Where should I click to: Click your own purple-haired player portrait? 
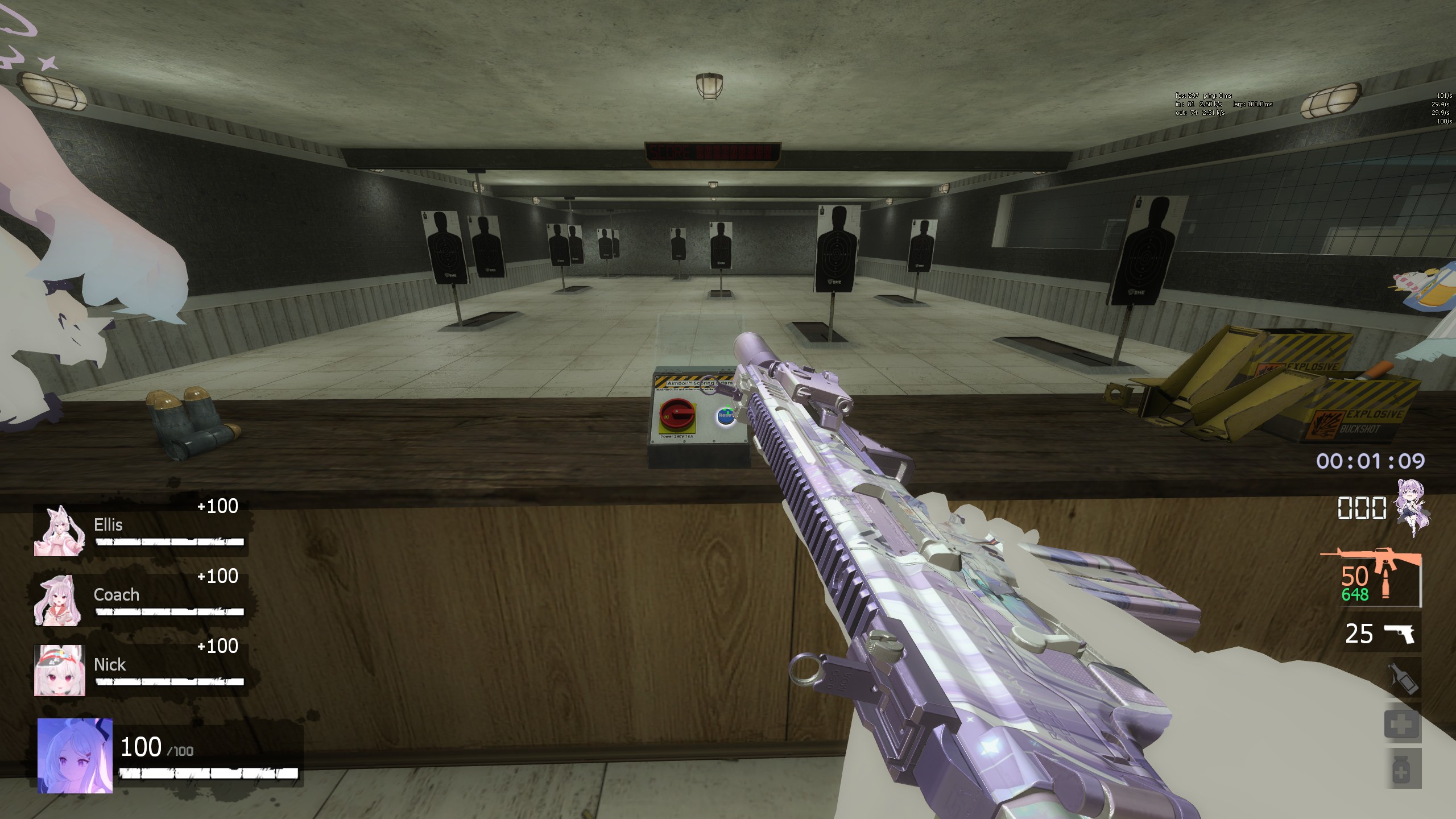(75, 756)
